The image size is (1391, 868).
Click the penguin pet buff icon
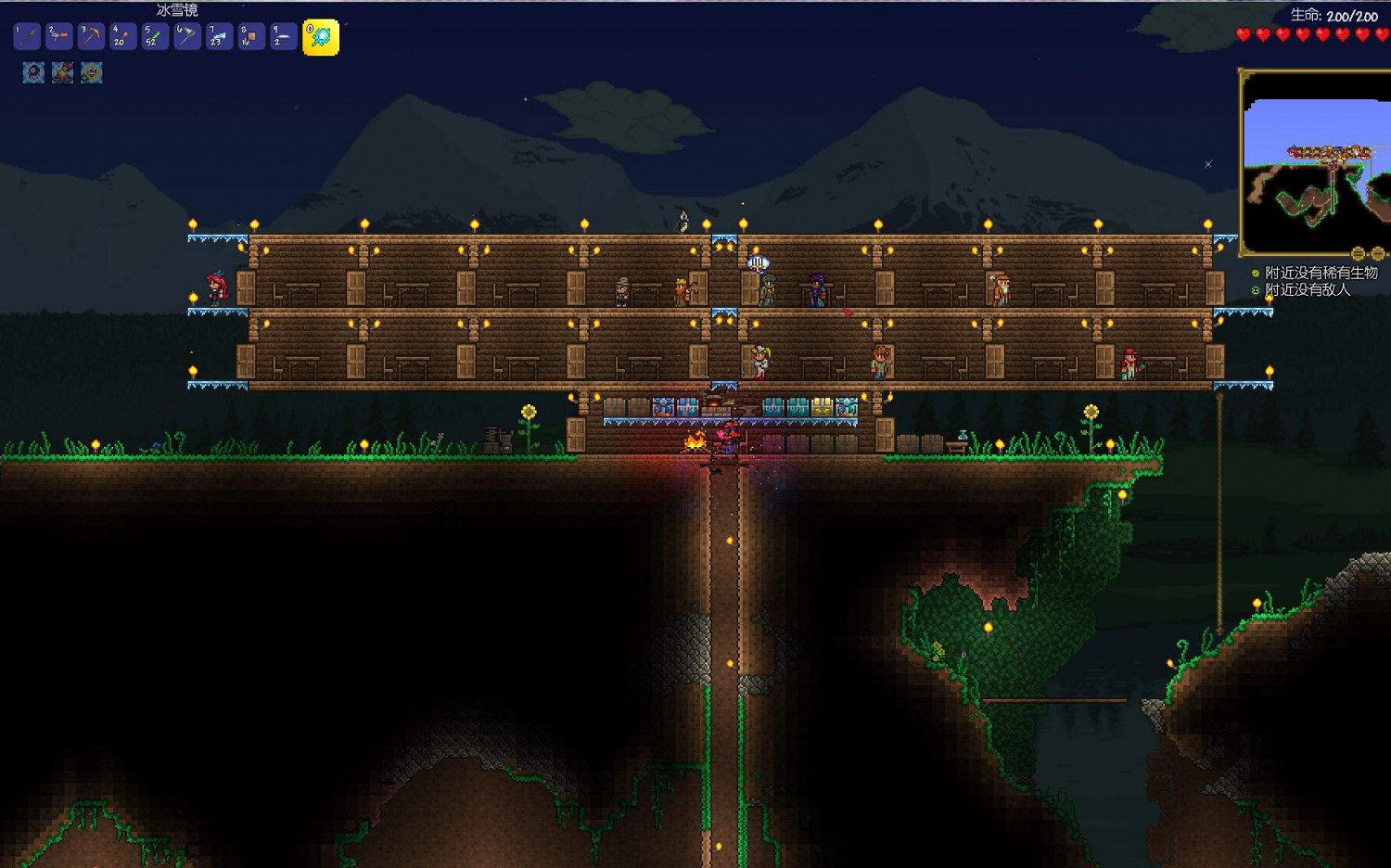click(32, 73)
